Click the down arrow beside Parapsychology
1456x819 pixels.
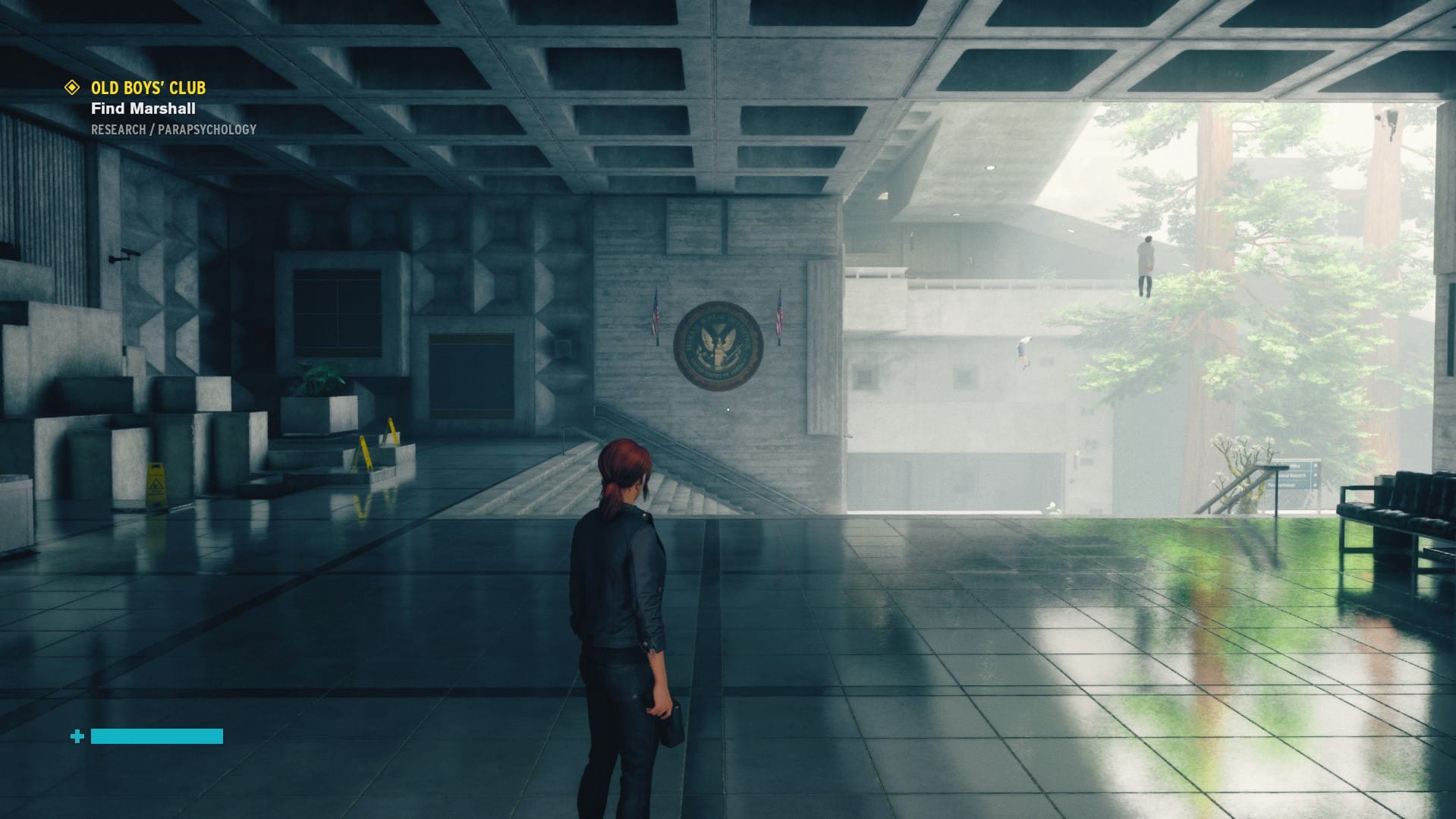tap(1315, 484)
